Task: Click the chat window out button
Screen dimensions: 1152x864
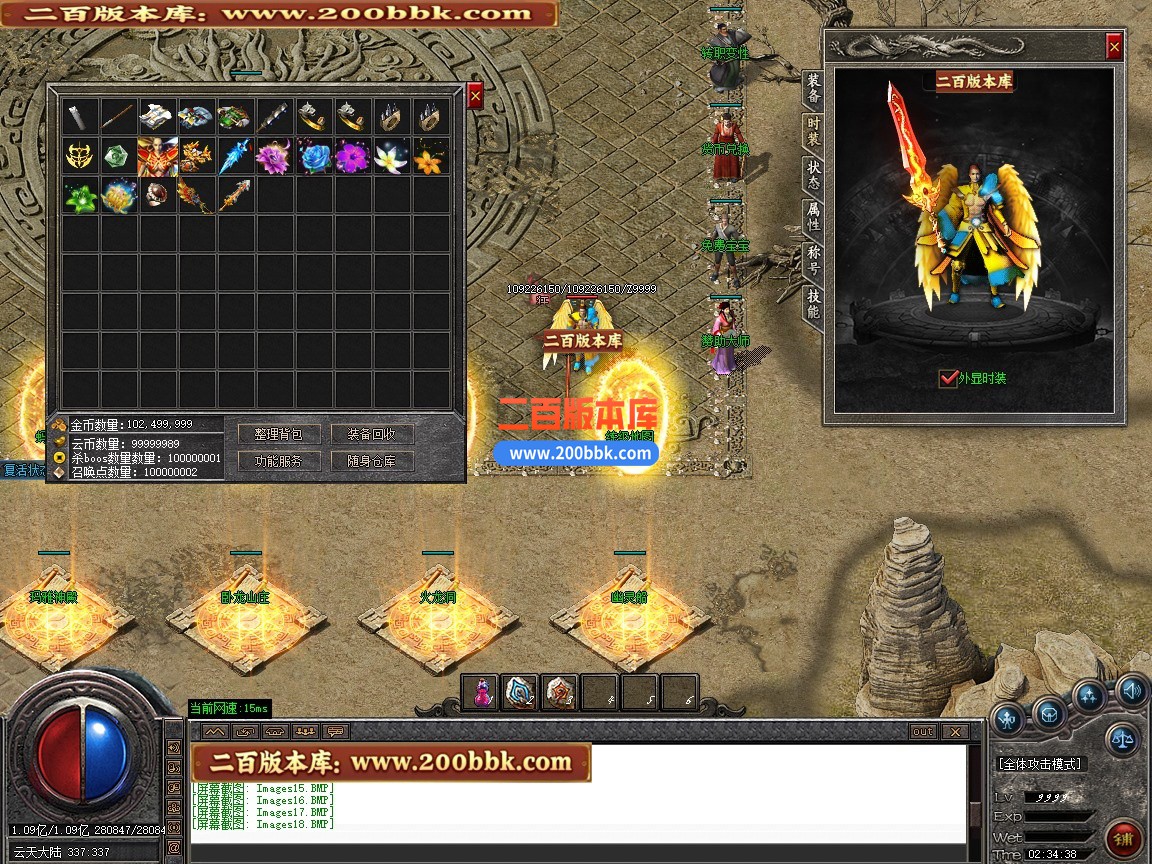Action: click(922, 732)
